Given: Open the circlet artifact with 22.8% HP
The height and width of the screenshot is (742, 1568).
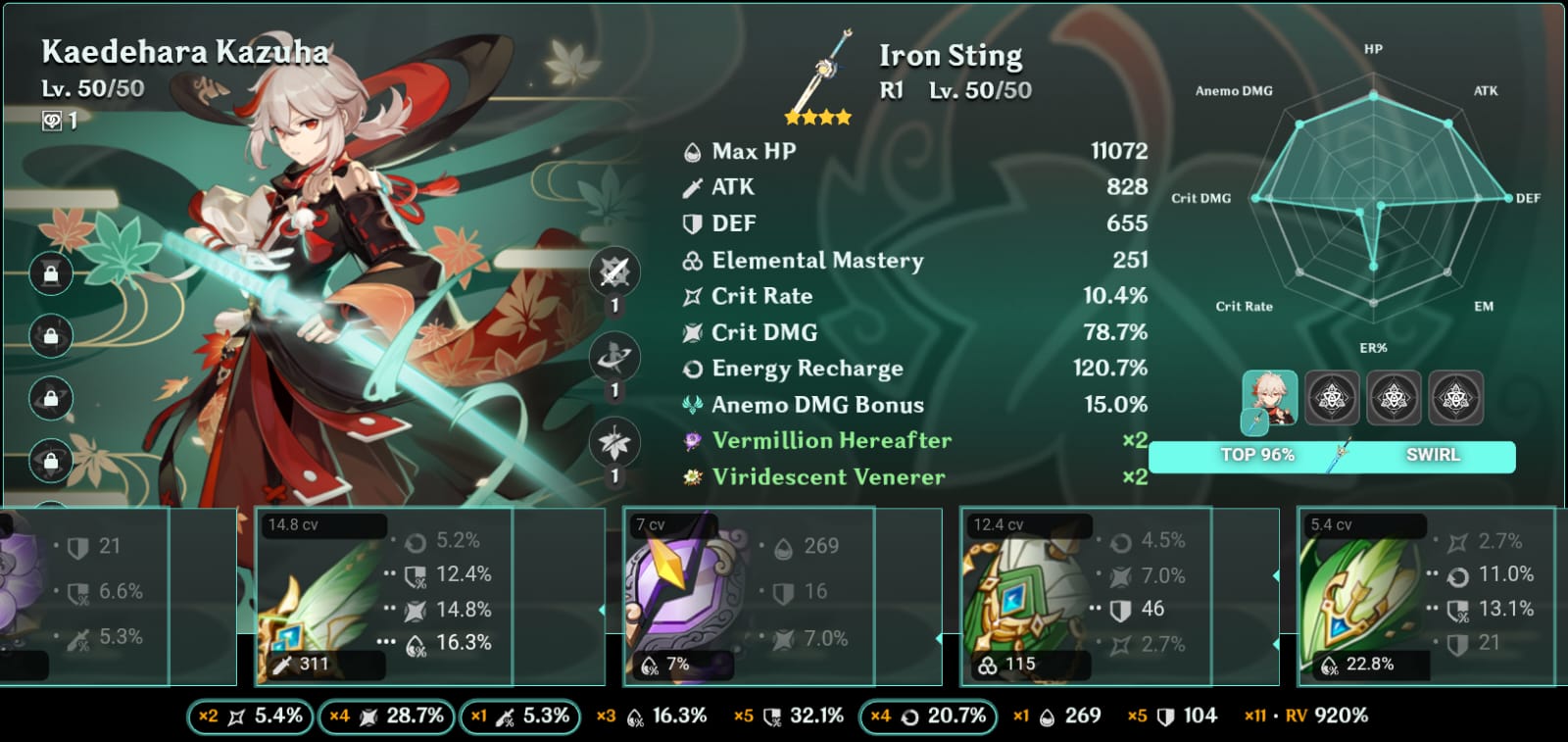Looking at the screenshot, I should coord(1426,597).
